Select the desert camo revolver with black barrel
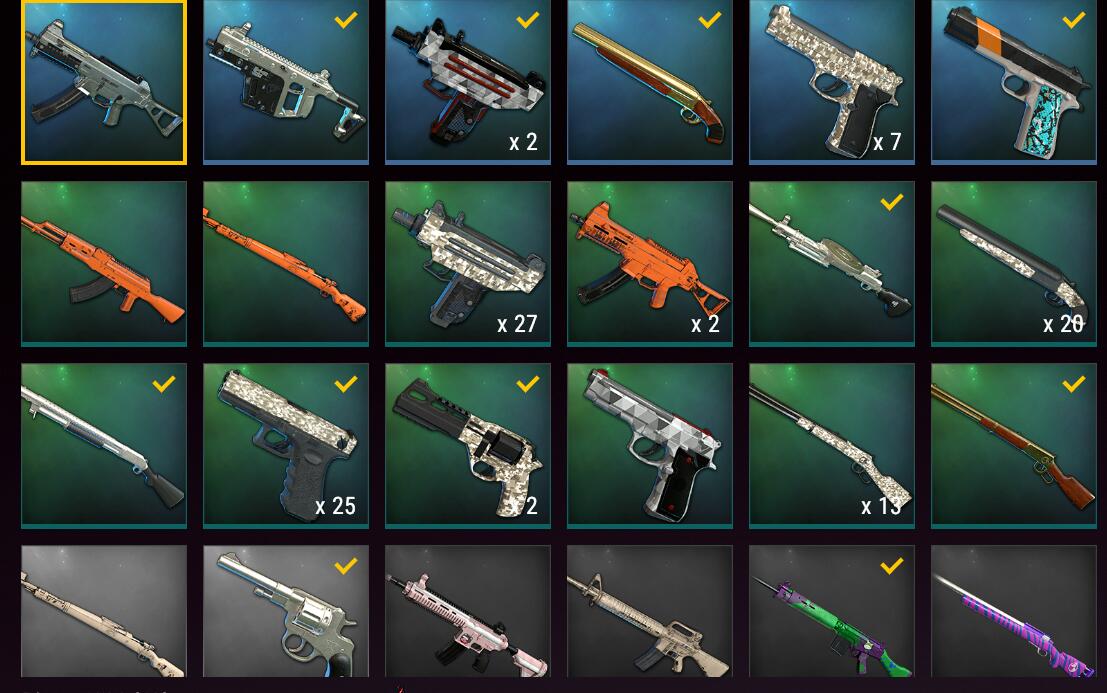 coord(468,445)
